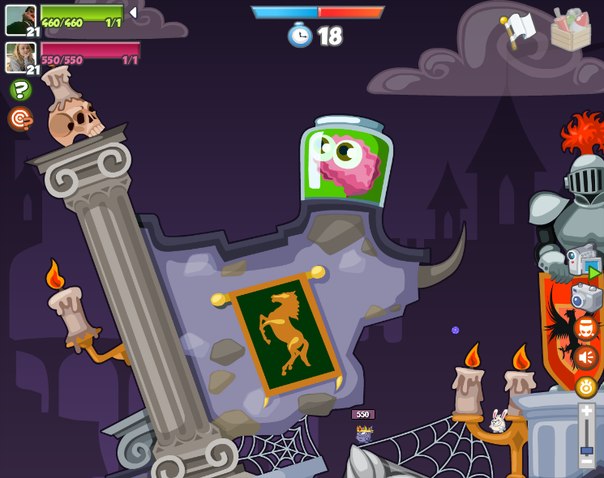604x478 pixels.
Task: Click the green team player avatar
Action: [x=22, y=20]
